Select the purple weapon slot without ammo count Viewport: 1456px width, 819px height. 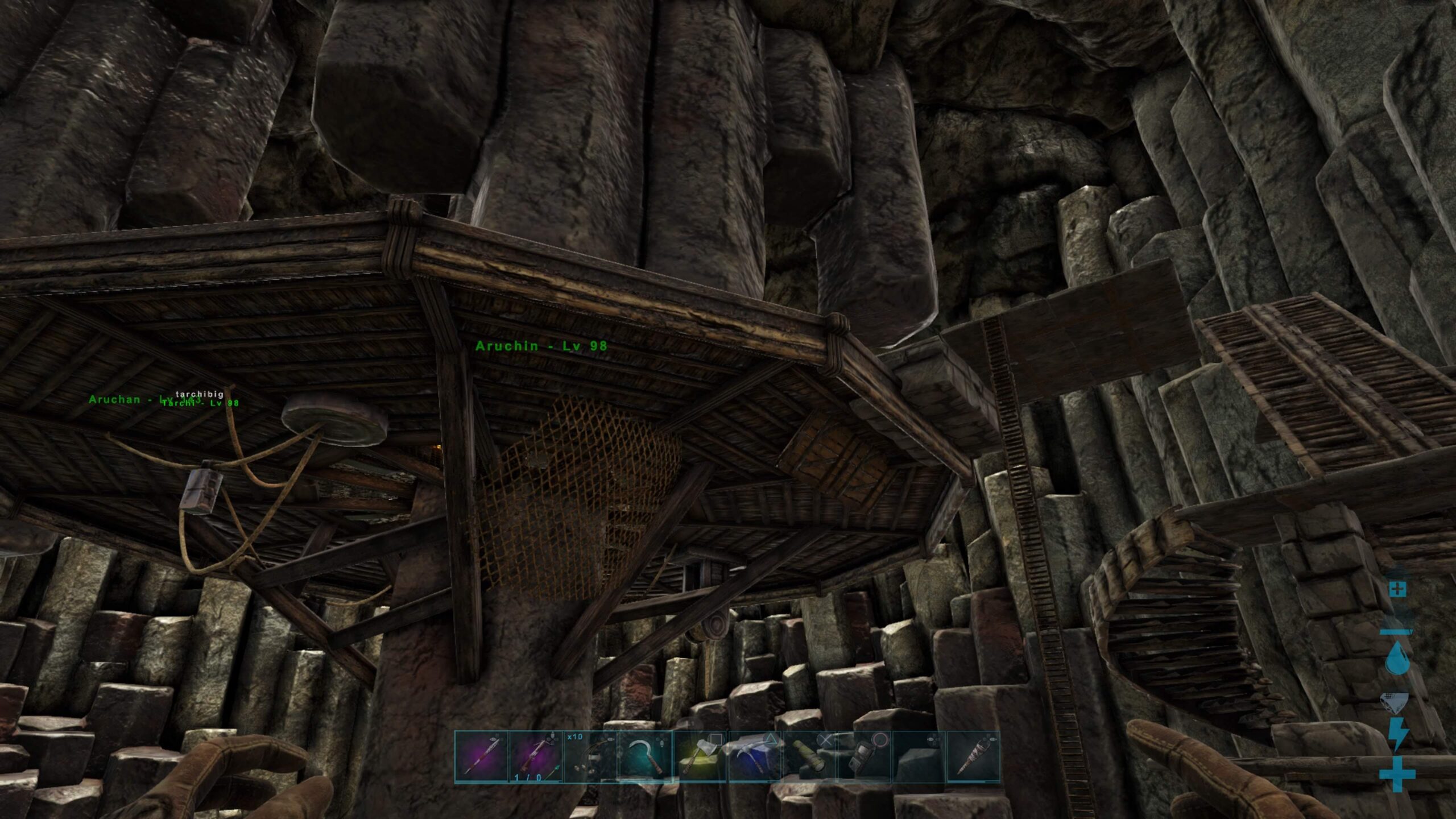[481, 757]
